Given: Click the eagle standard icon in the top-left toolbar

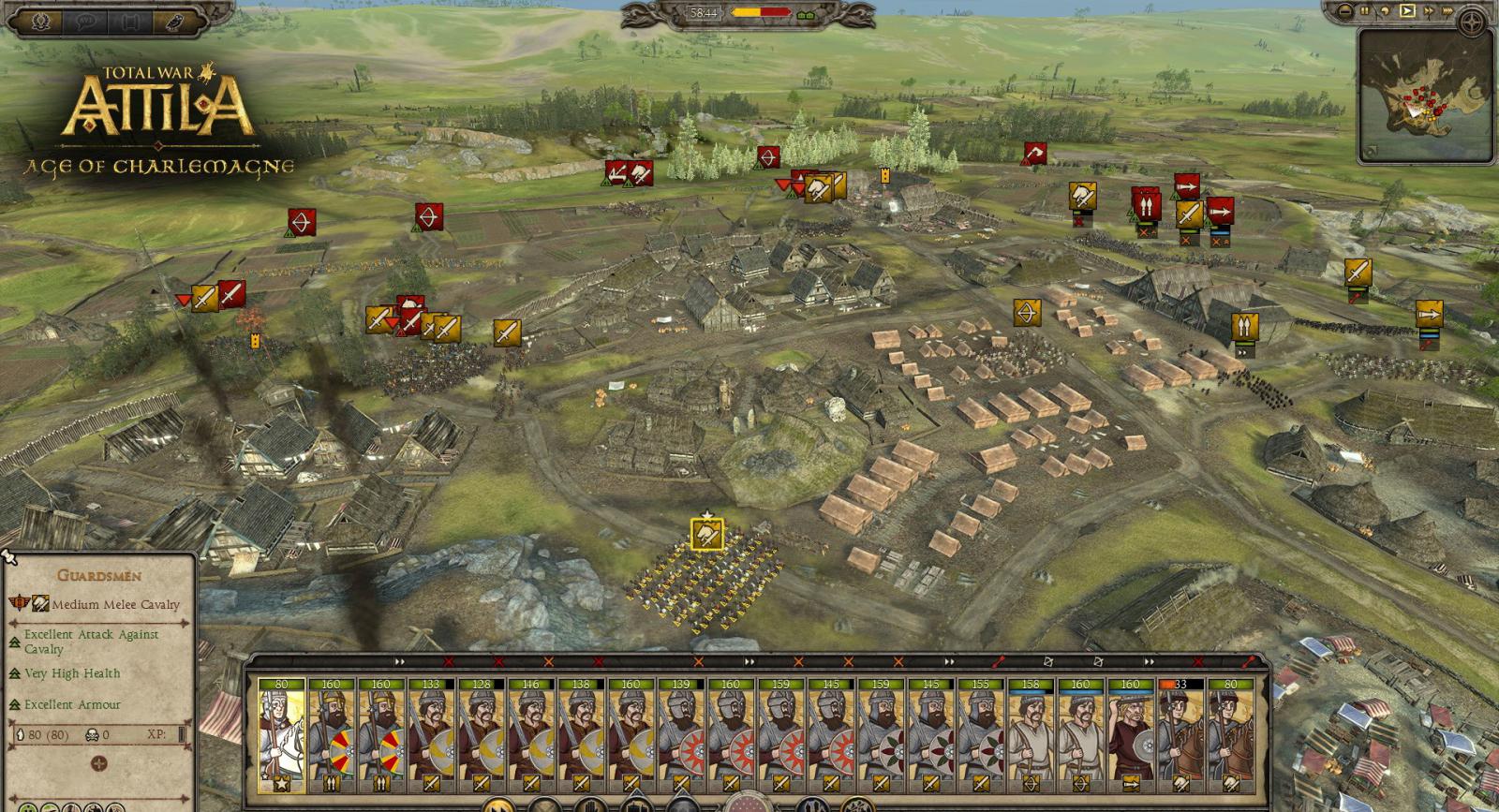Looking at the screenshot, I should click(39, 22).
